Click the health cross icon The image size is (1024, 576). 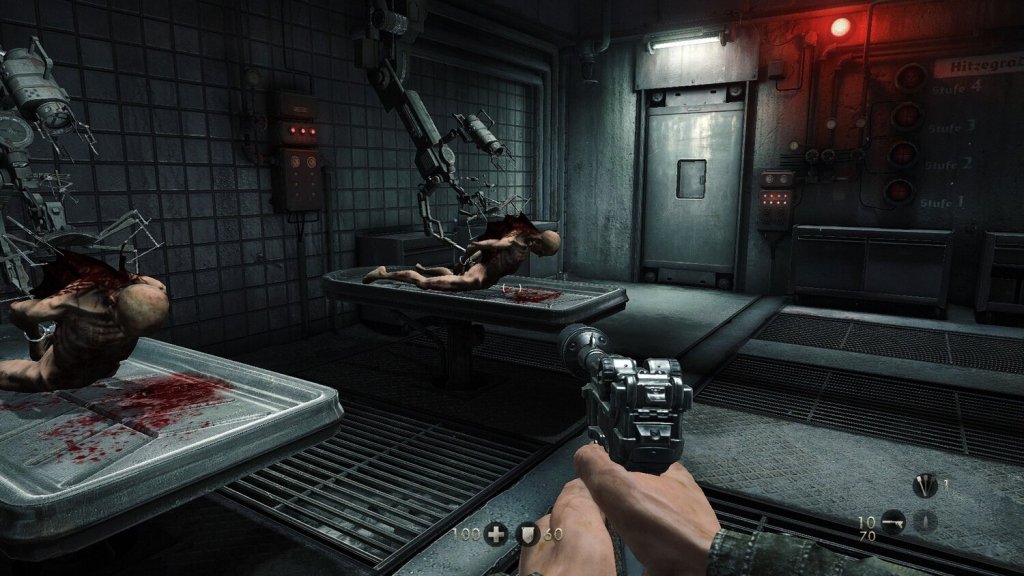click(x=495, y=534)
